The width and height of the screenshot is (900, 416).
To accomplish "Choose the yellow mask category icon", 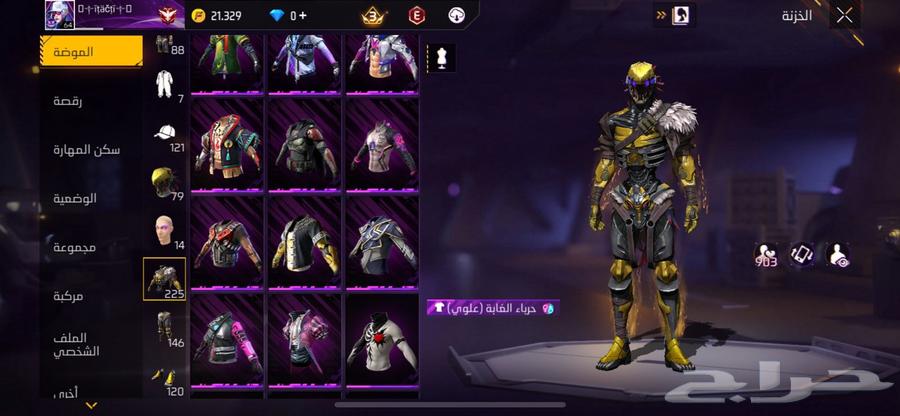I will tap(164, 181).
